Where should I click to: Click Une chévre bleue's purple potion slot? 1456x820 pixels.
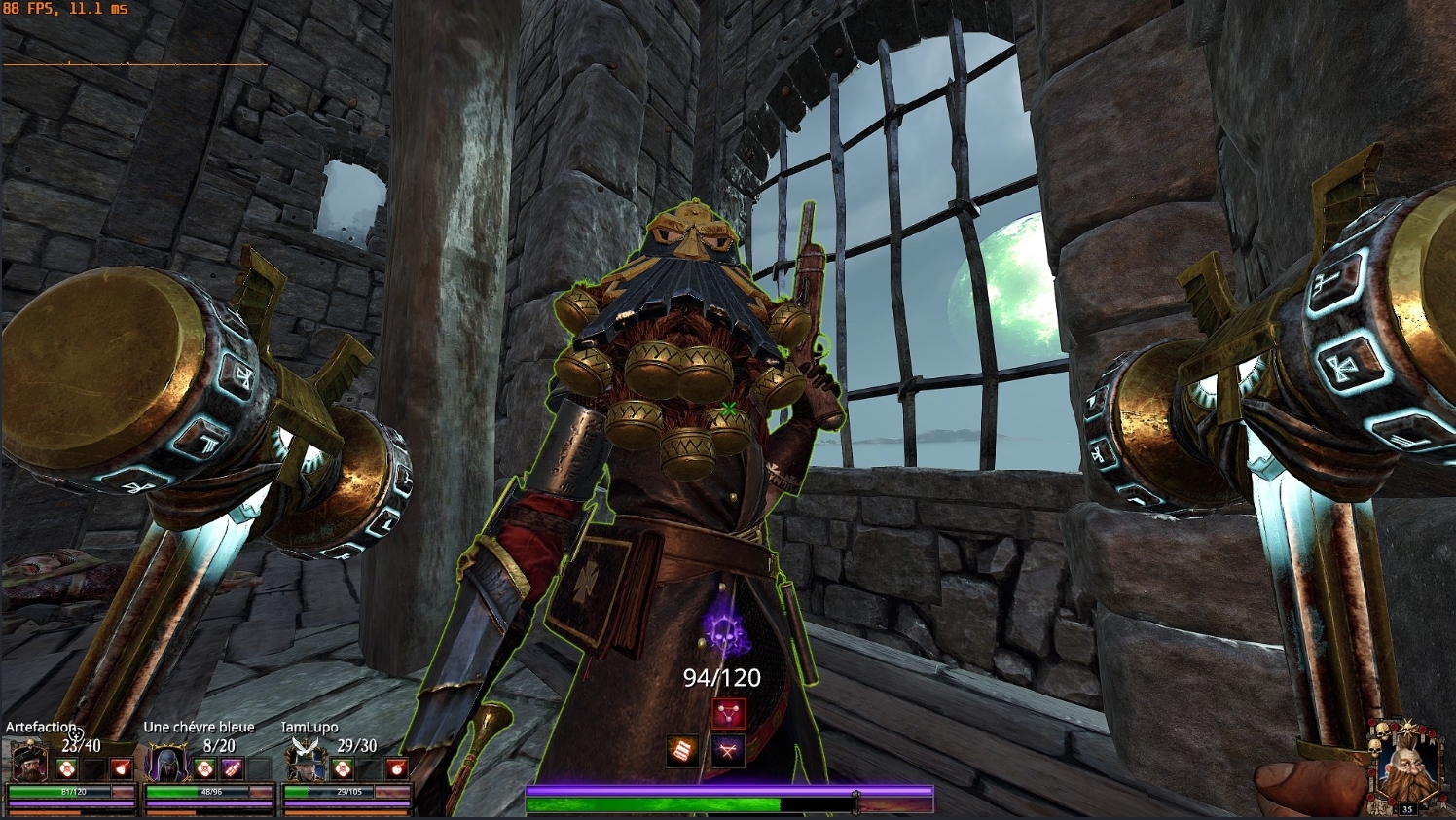(x=232, y=769)
